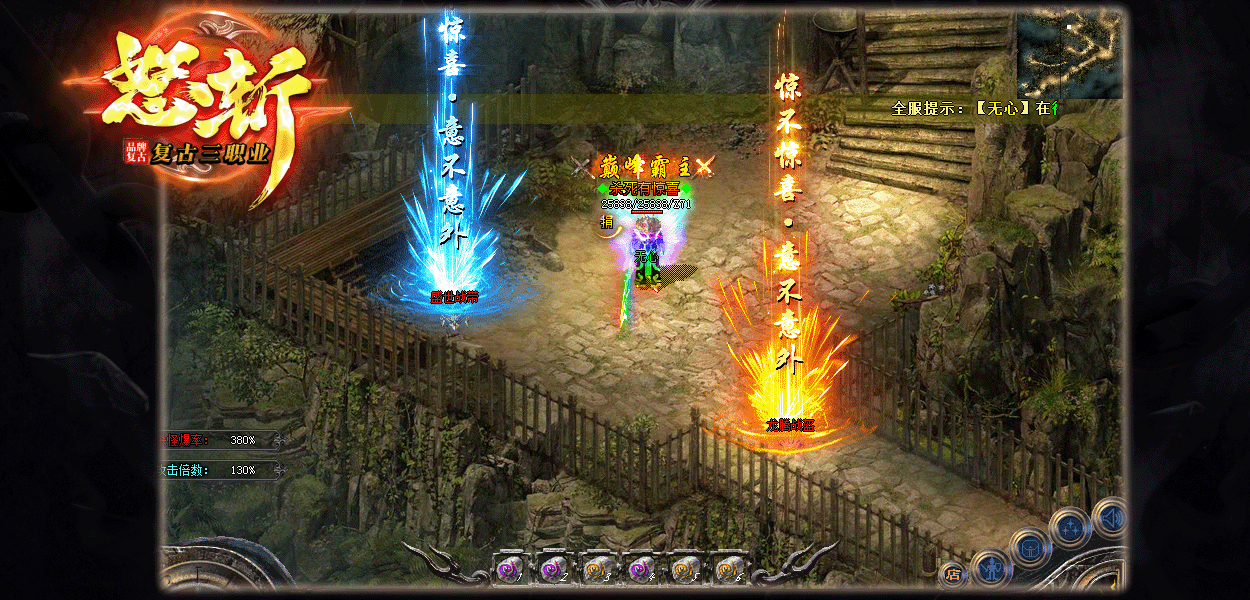
Task: Open the bag inventory icon
Action: pos(1029,547)
